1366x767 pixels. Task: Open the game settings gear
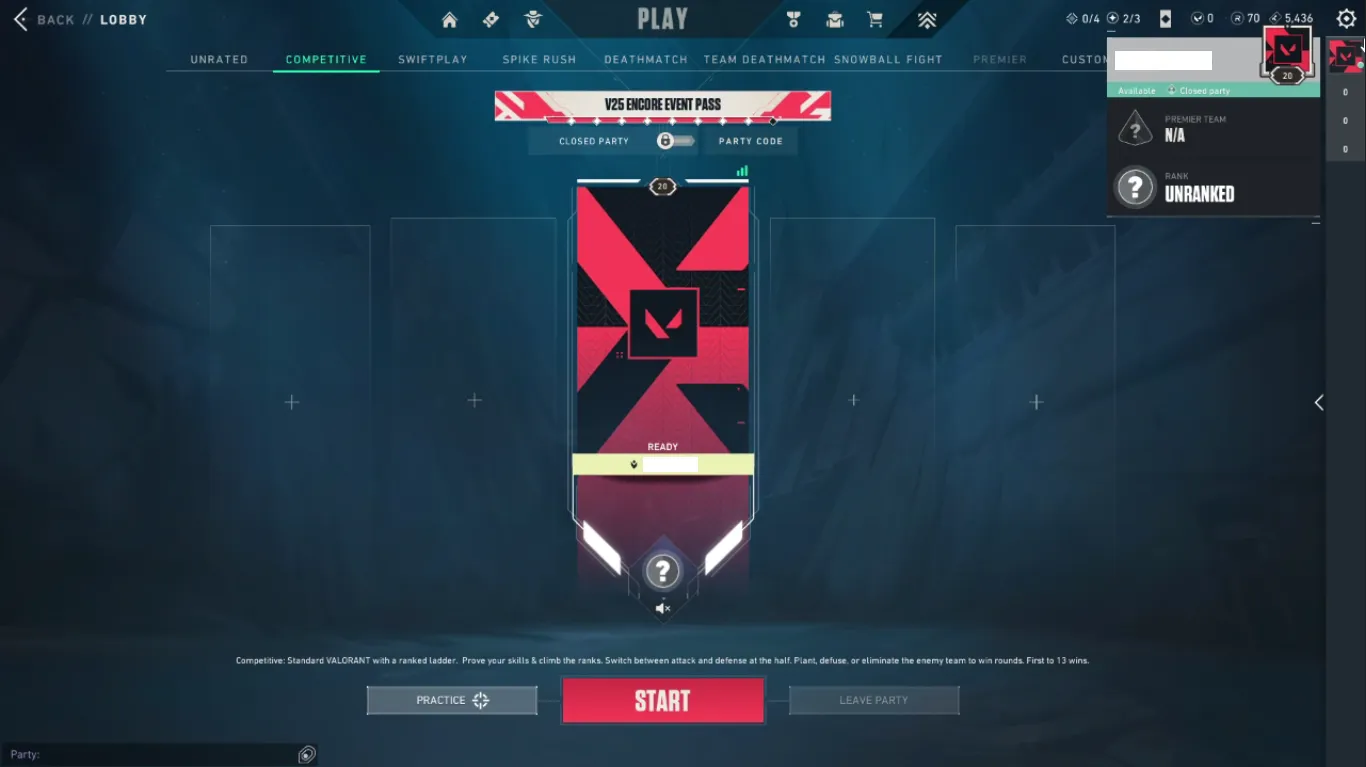pos(1345,18)
